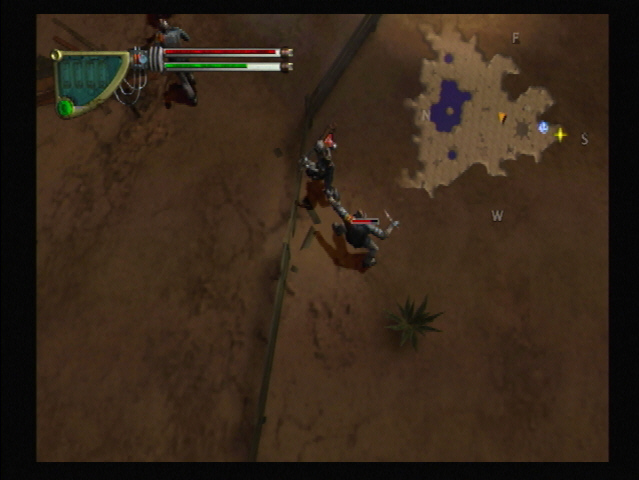Click the orange player arrow on the minimap
Image resolution: width=639 pixels, height=480 pixels.
[x=502, y=118]
